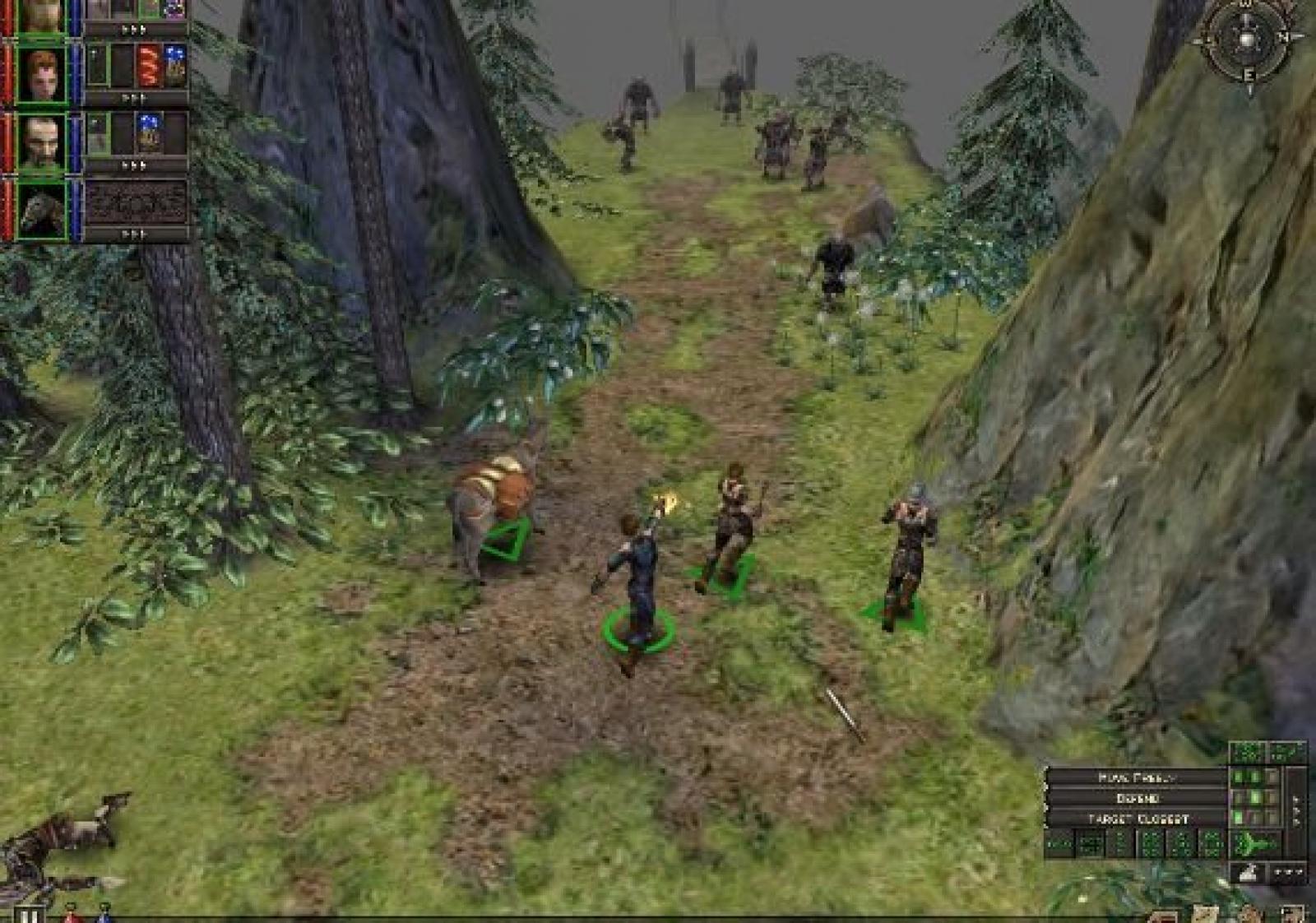
Task: Select the red-haired party member portrait
Action: [41, 76]
